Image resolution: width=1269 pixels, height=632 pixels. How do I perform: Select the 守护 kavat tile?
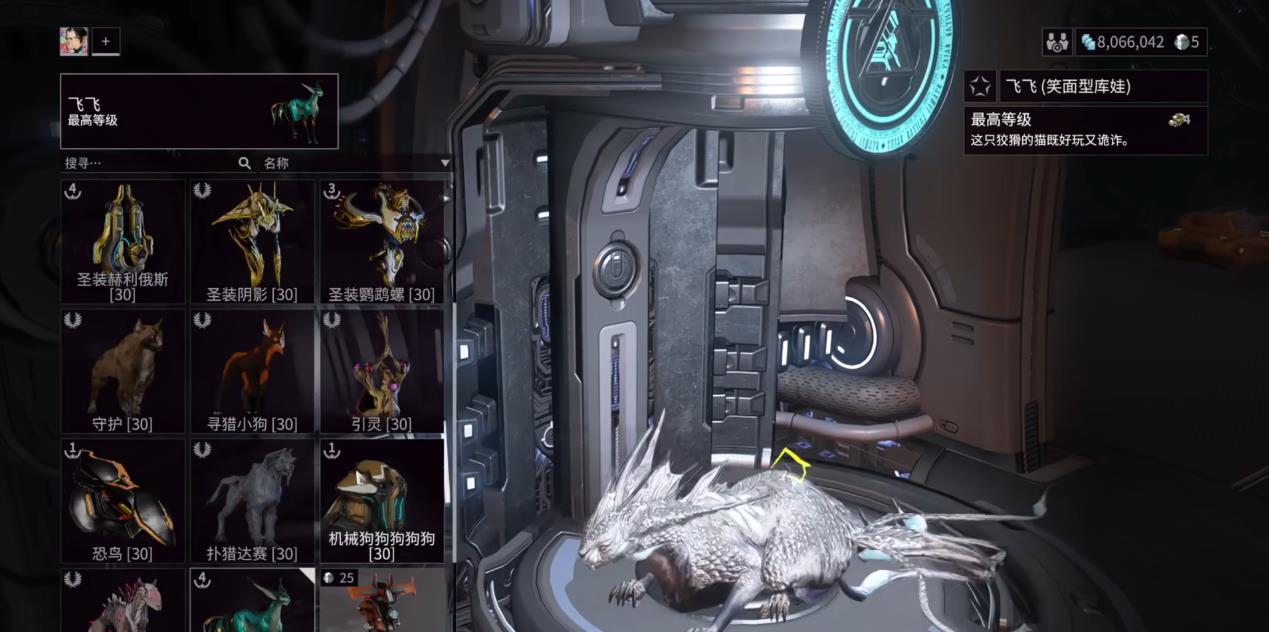123,371
